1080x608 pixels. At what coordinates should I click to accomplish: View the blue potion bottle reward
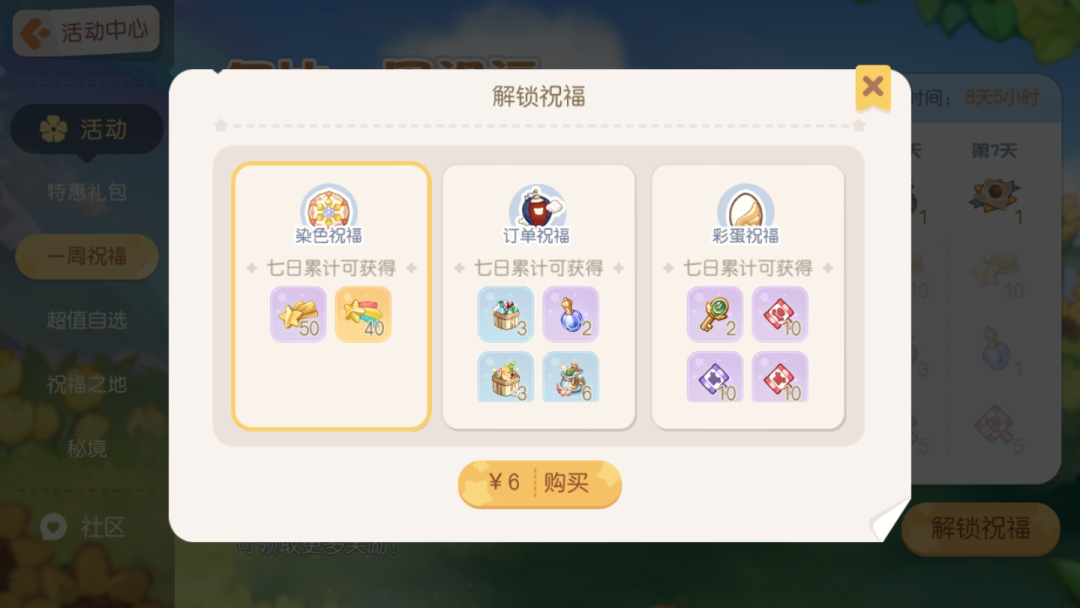point(570,314)
